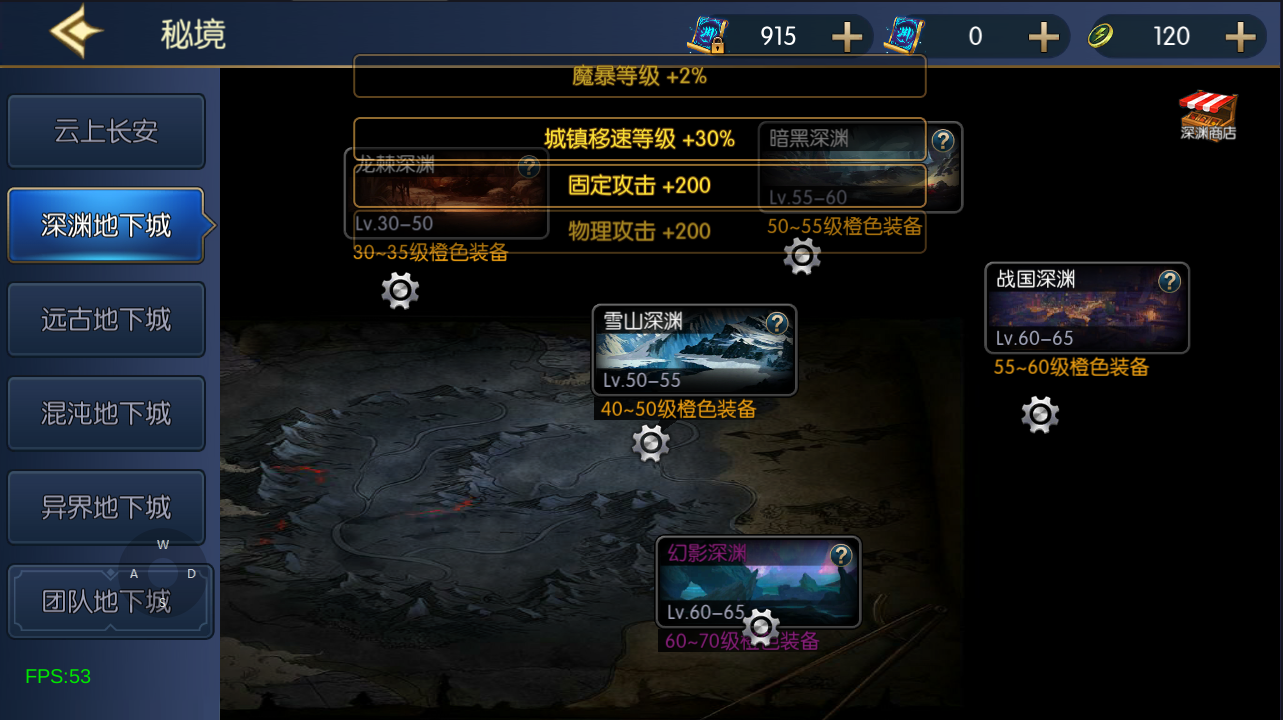
Task: Select the 远古地下城 category
Action: [106, 319]
